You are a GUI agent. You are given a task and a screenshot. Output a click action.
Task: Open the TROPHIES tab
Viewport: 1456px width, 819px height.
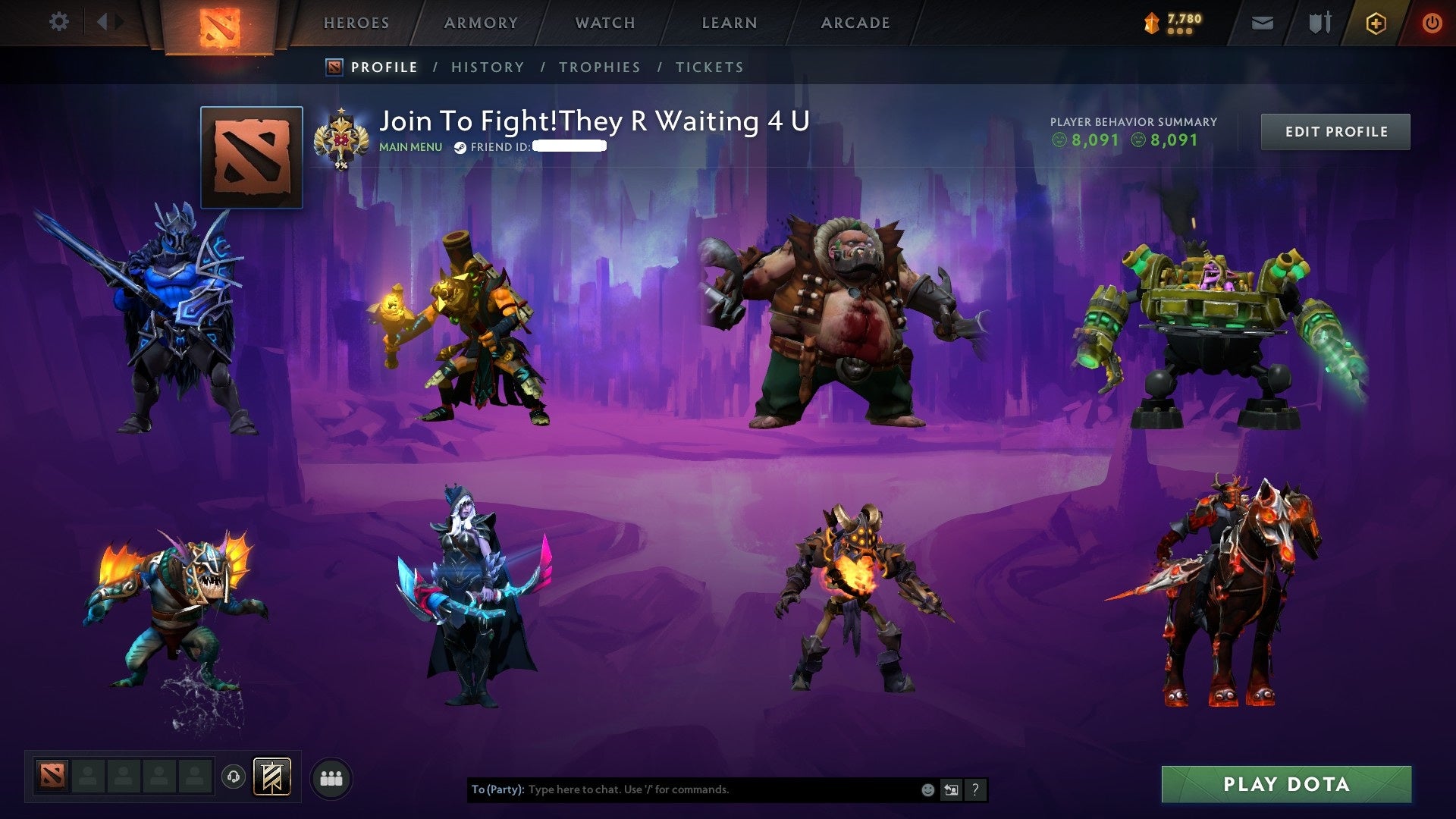[x=599, y=67]
